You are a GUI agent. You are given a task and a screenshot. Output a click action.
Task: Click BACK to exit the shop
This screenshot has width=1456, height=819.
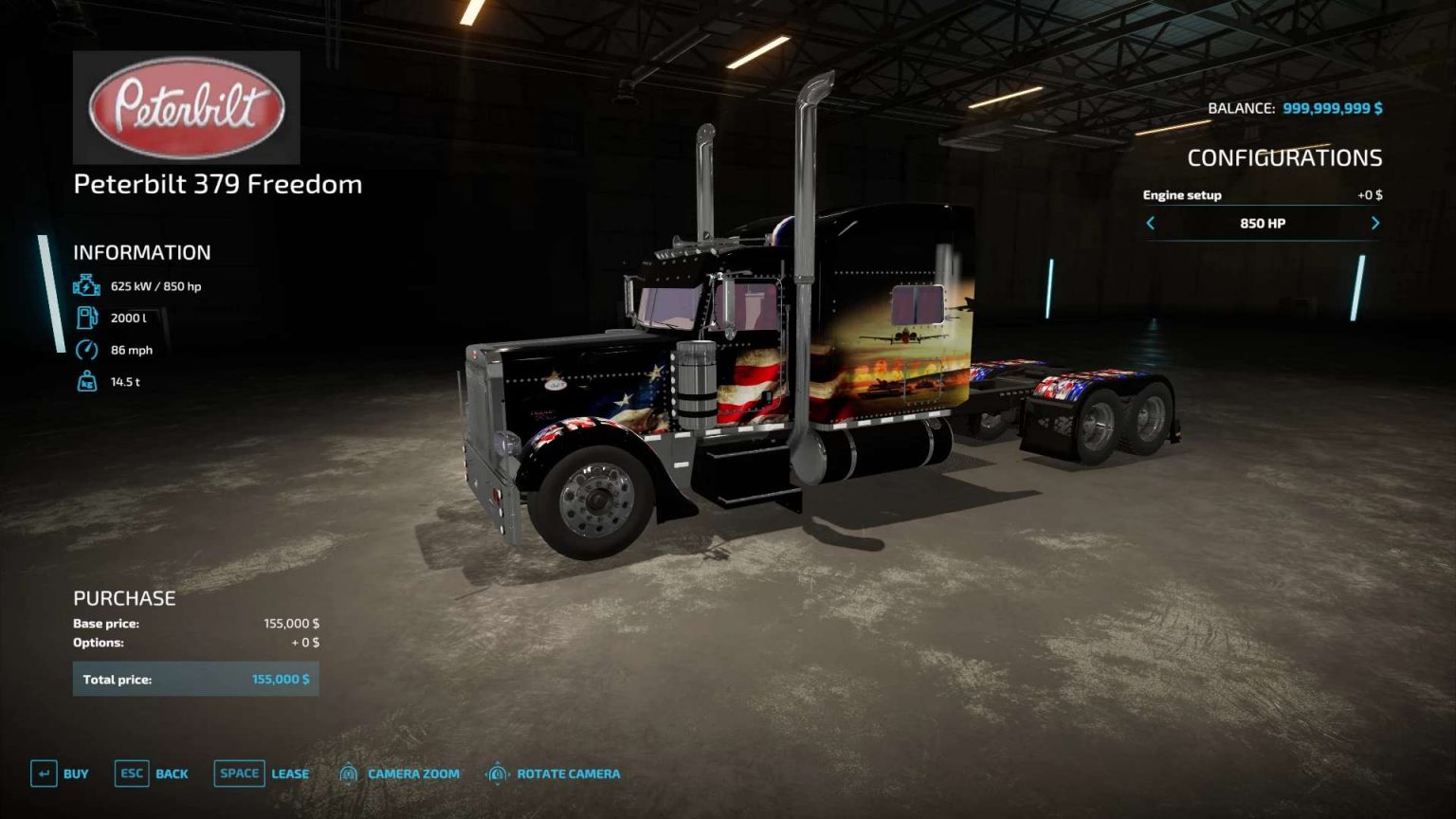click(172, 773)
